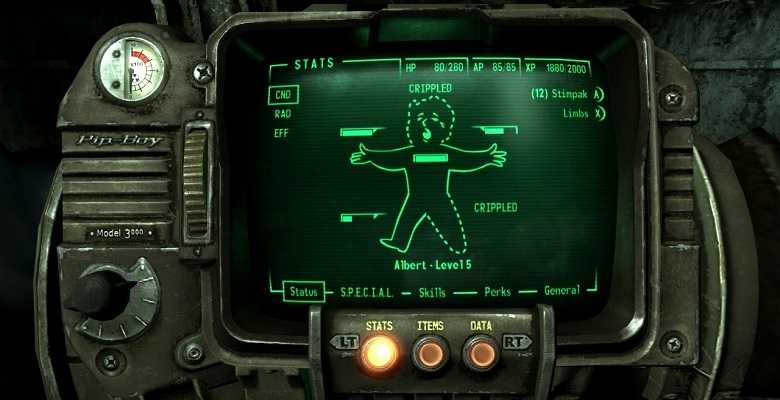Switch to the Status tab

302,292
